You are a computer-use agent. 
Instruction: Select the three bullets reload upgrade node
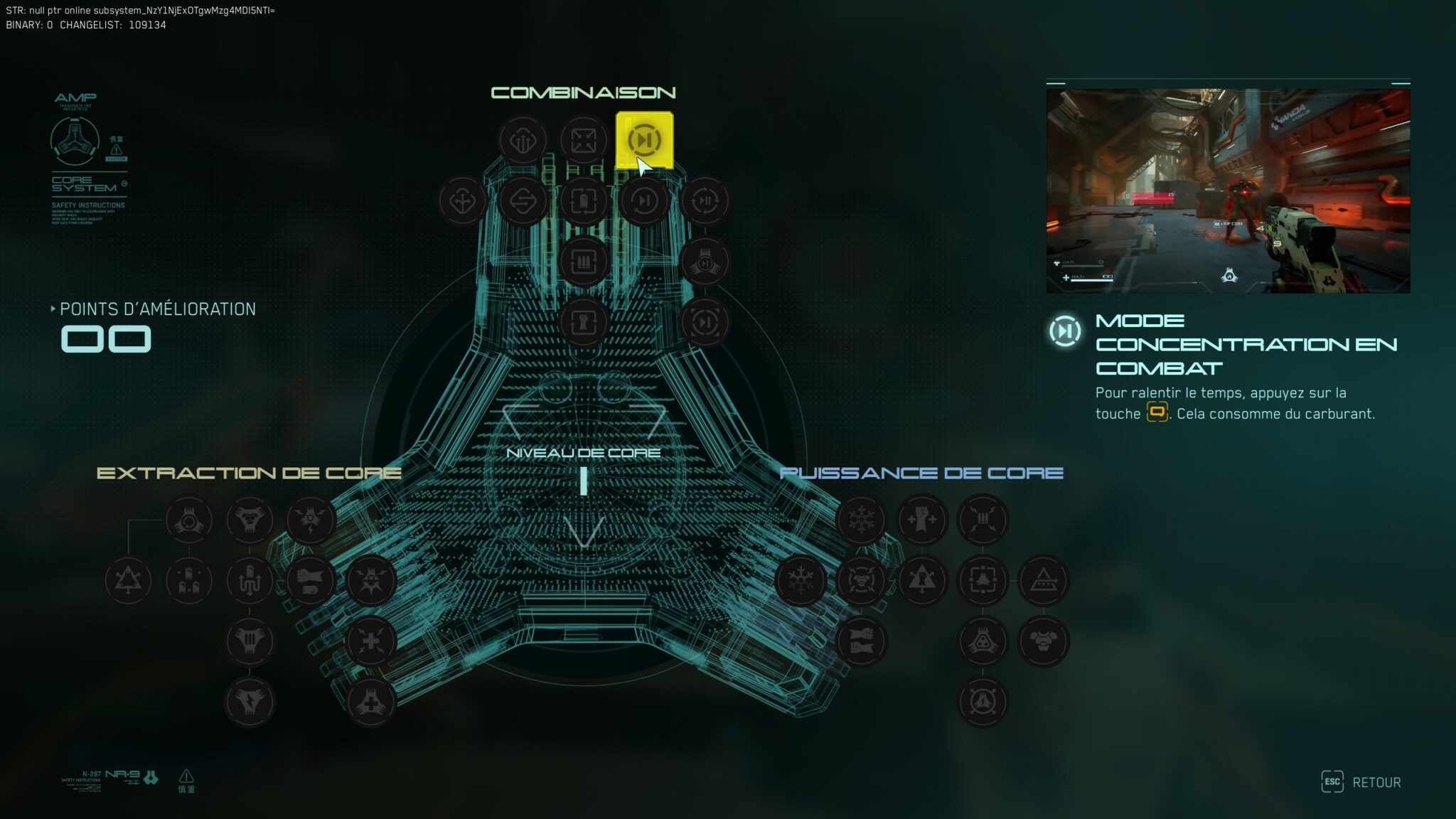(x=583, y=262)
